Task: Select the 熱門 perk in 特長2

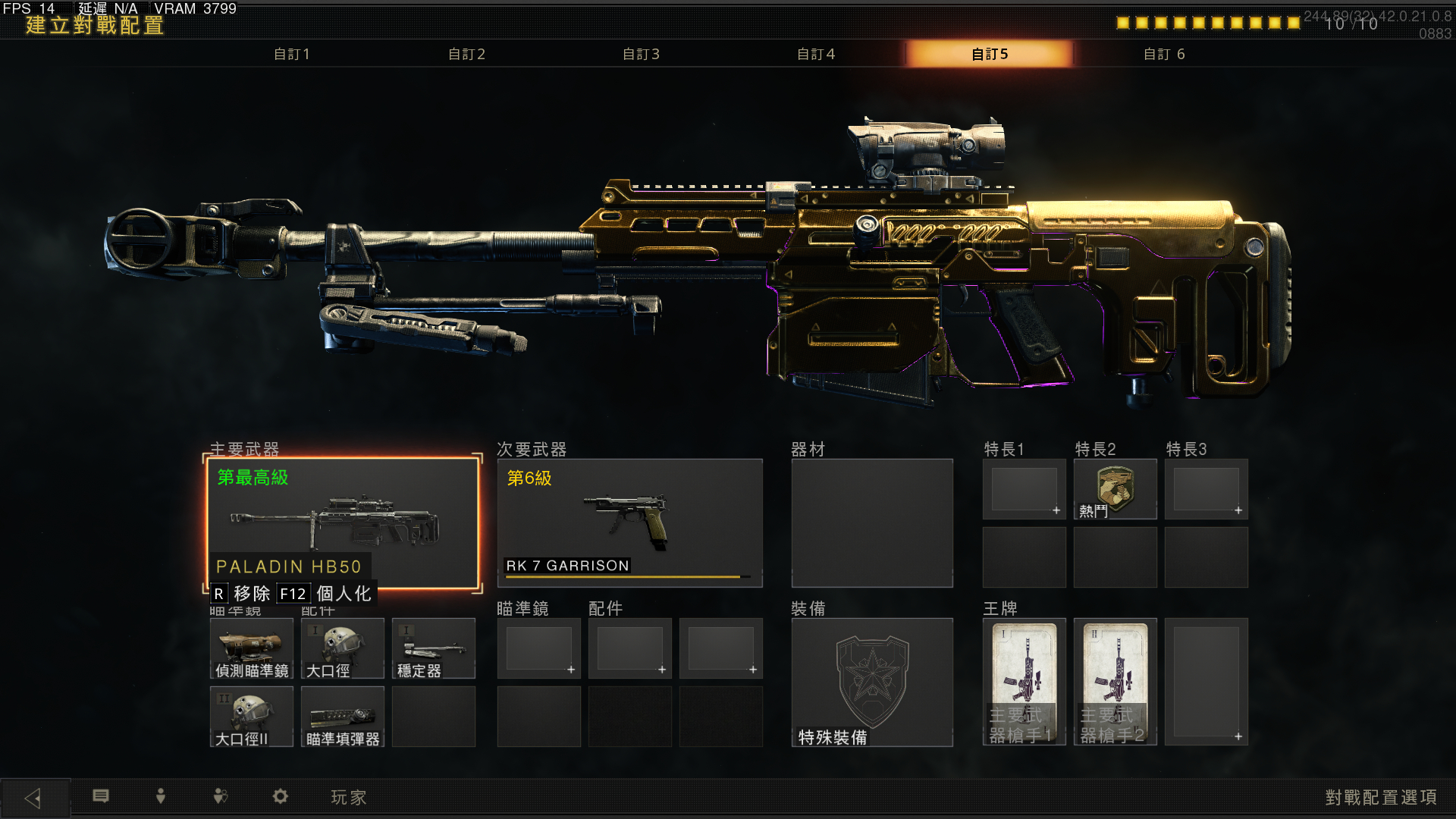Action: pos(1115,489)
